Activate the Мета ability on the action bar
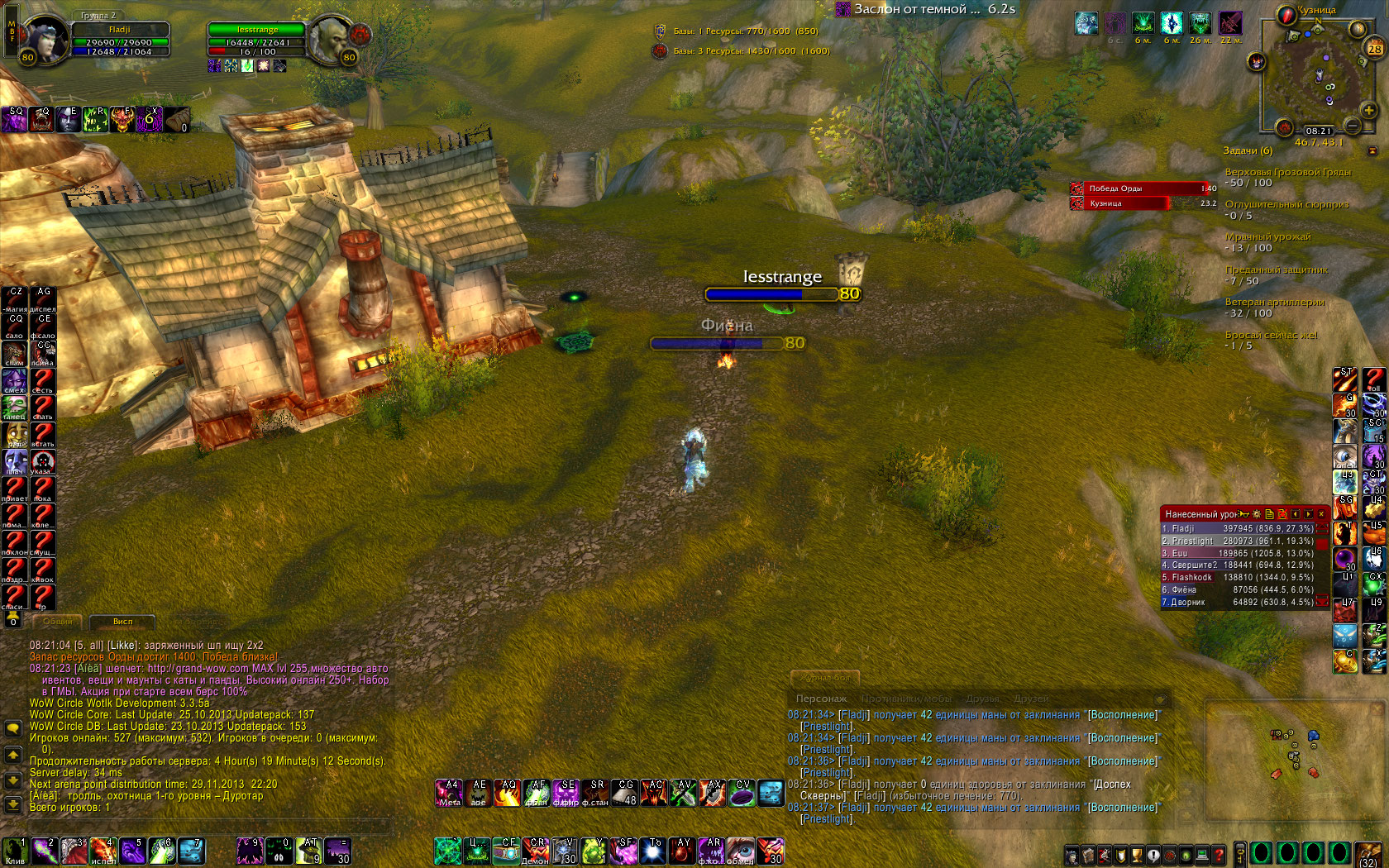This screenshot has height=868, width=1389. click(449, 793)
